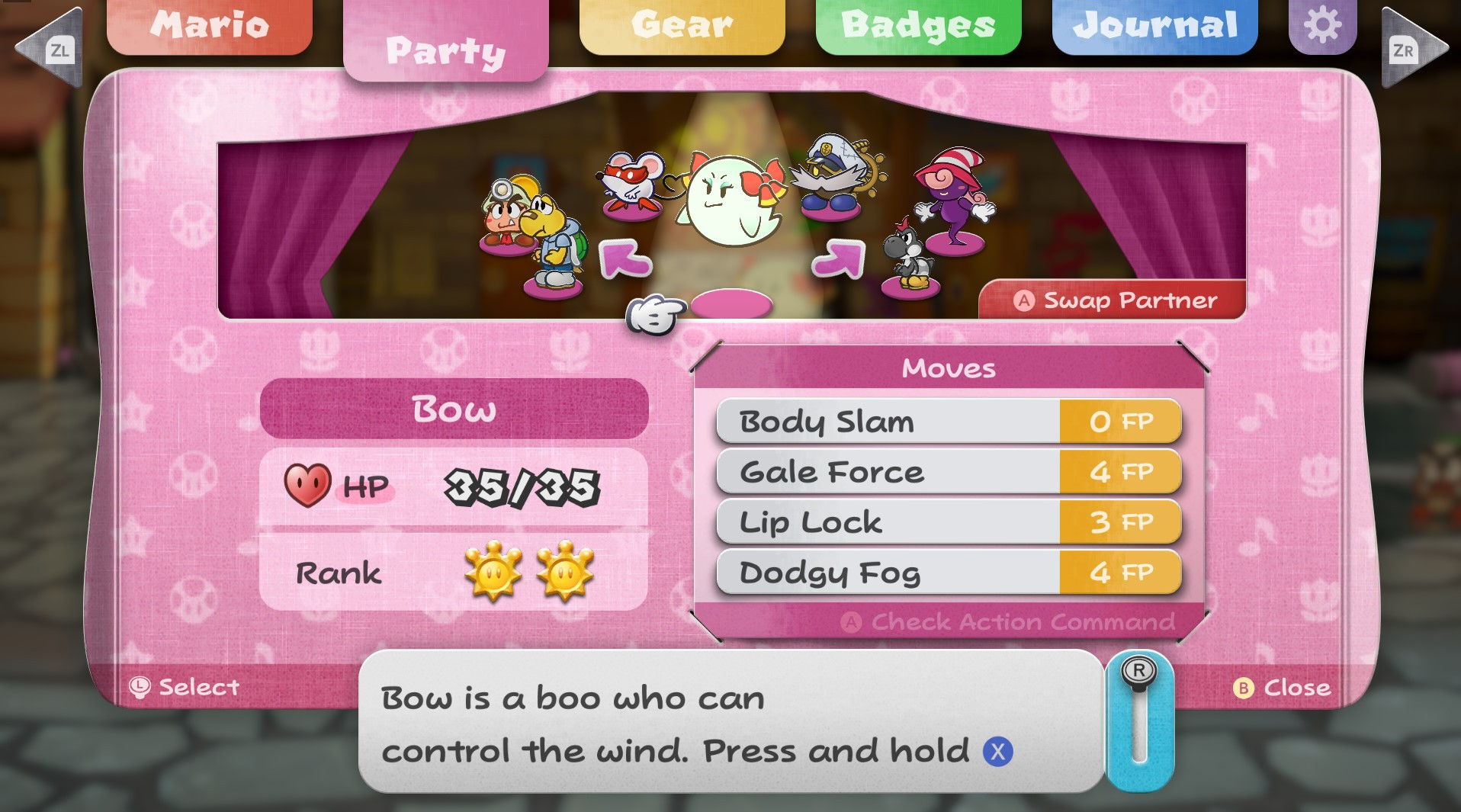Click the Swap Partner button
The image size is (1461, 812).
[x=1112, y=300]
